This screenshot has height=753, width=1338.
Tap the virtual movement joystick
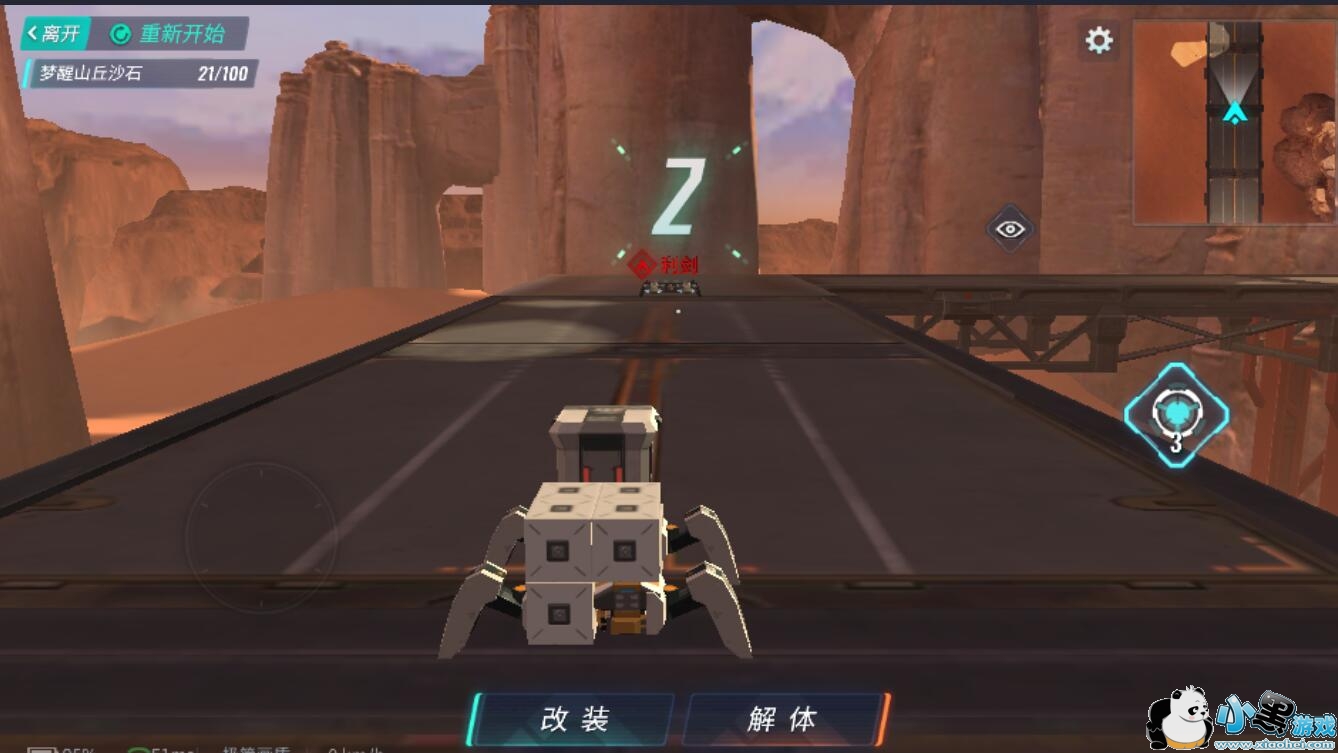click(260, 536)
